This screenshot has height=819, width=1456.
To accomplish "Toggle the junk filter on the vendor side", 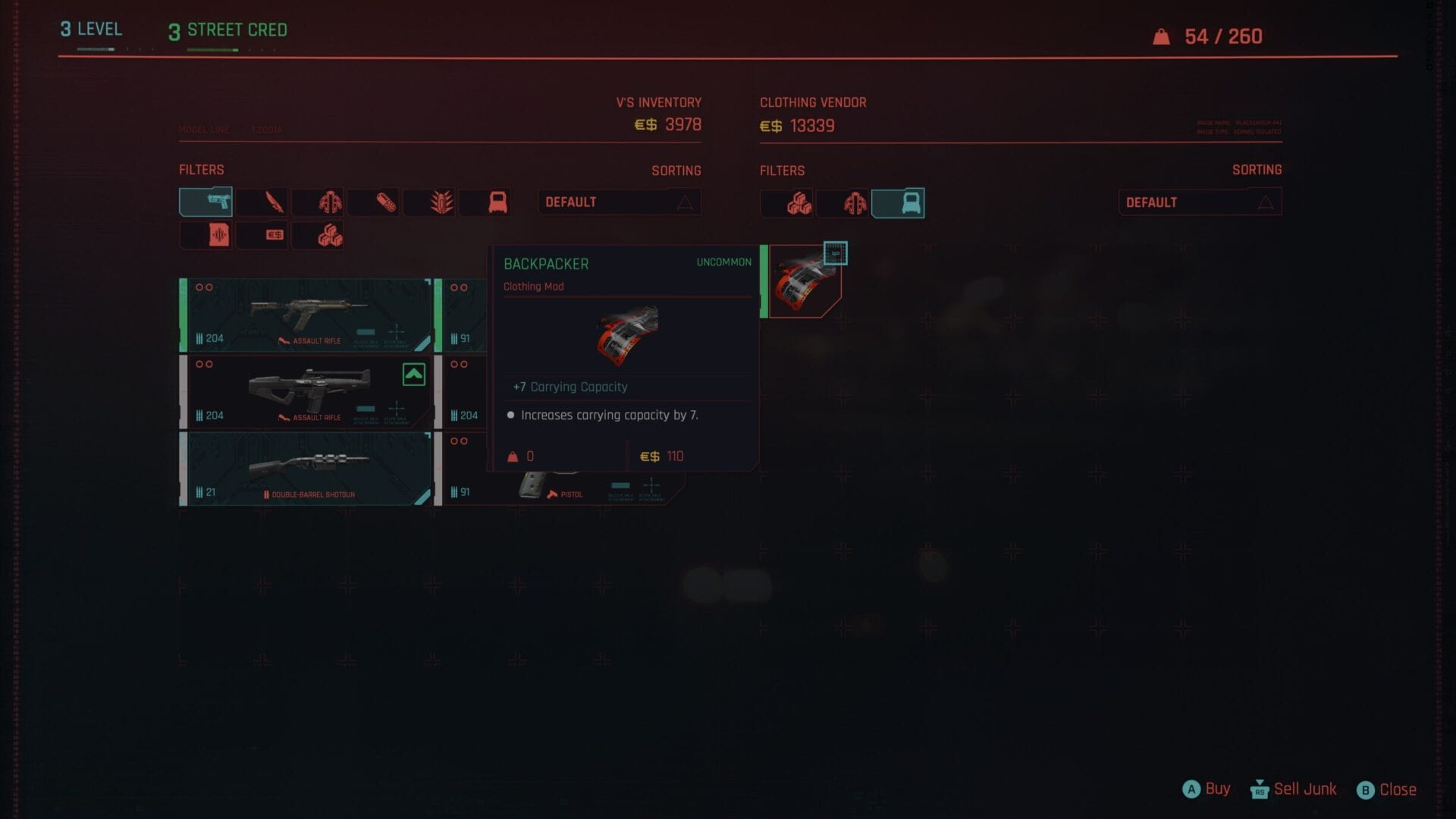I will [787, 202].
